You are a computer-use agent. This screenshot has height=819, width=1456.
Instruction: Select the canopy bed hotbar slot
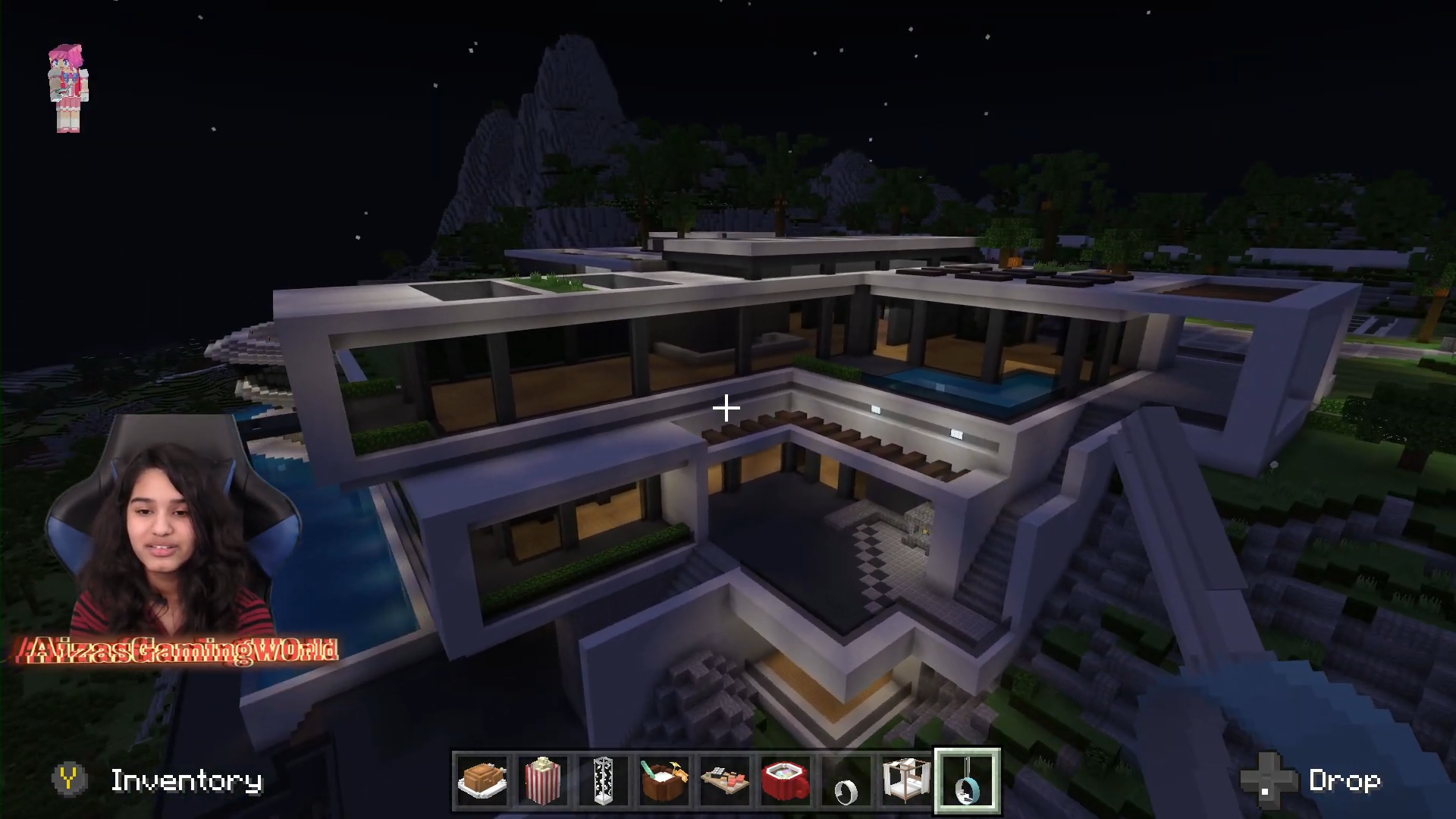[907, 780]
